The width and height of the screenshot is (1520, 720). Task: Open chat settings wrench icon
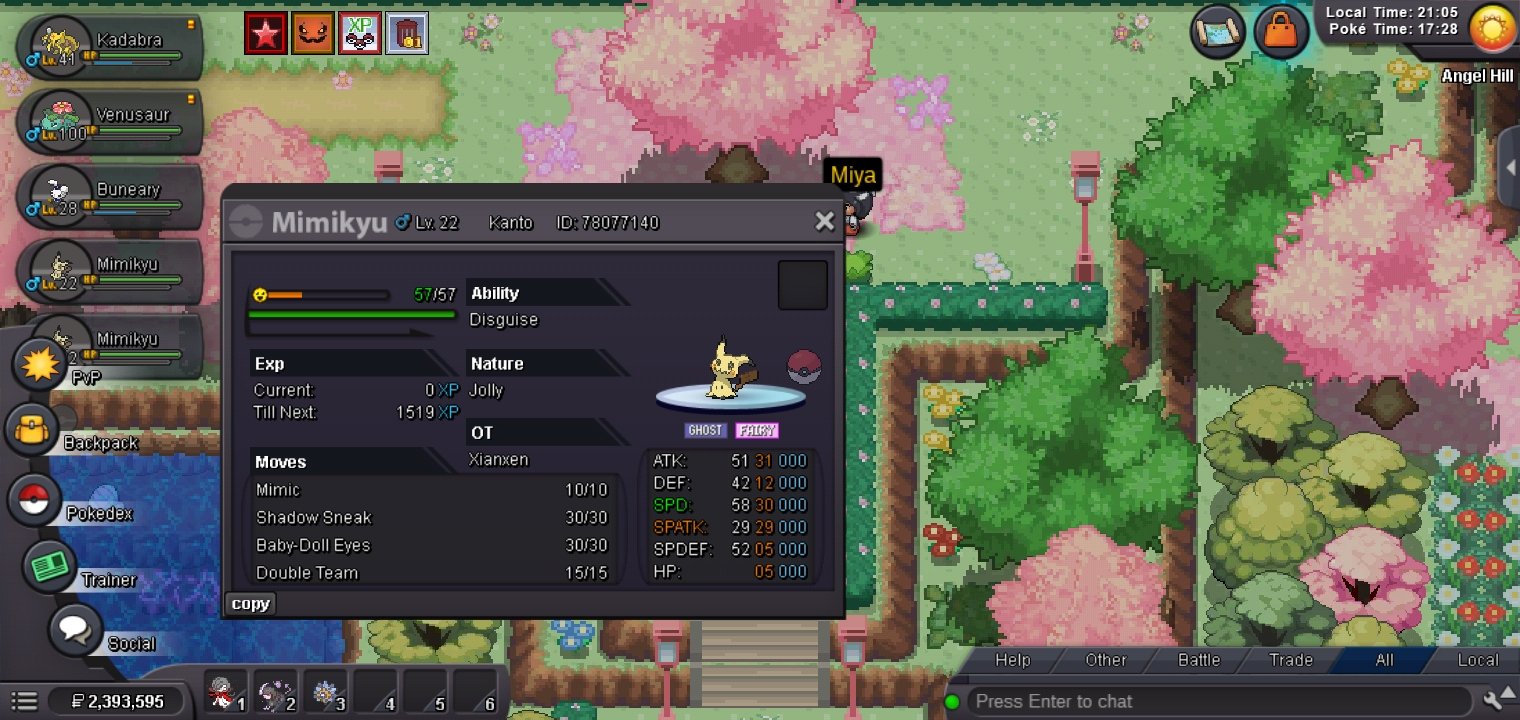tap(1497, 700)
